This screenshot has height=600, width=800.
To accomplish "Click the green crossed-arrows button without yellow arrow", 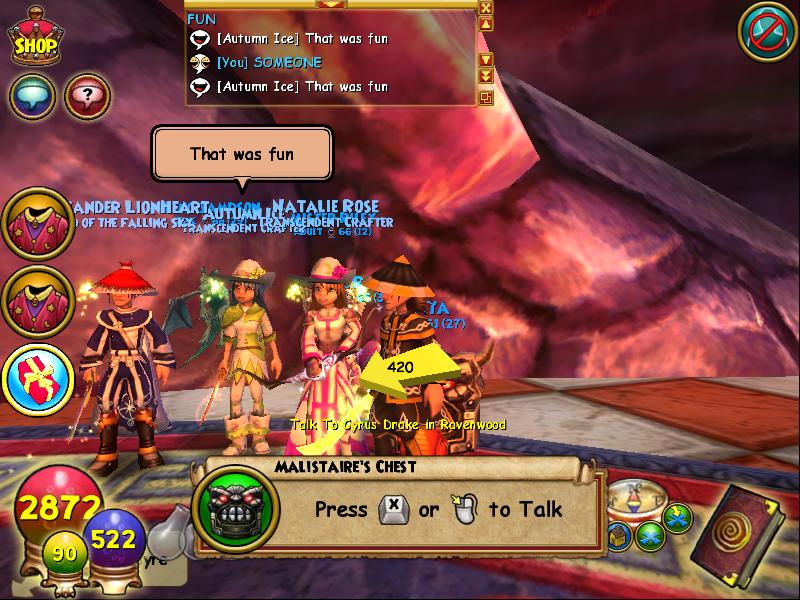I will [x=650, y=537].
